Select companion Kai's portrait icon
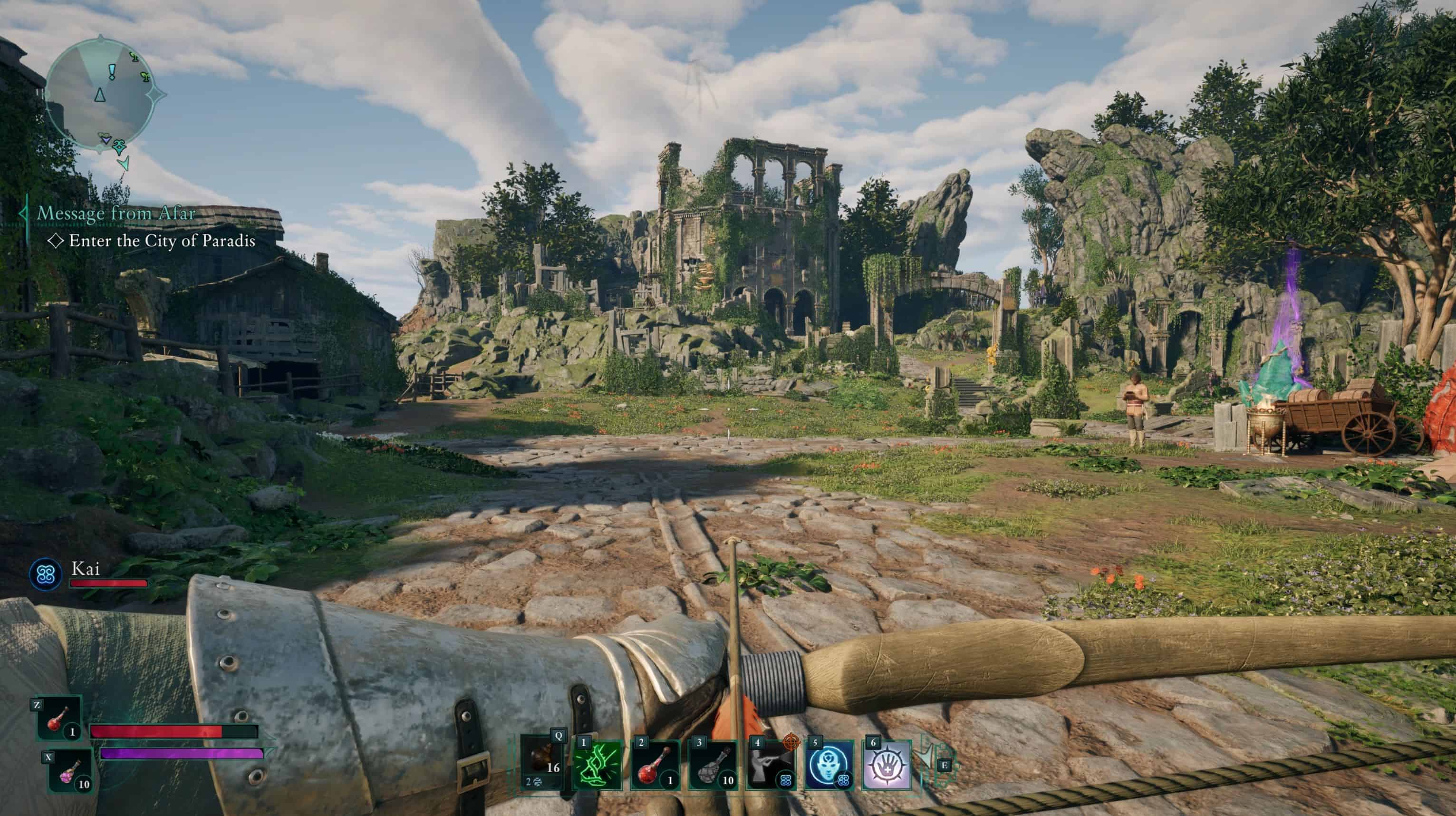The image size is (1456, 816). coord(46,574)
